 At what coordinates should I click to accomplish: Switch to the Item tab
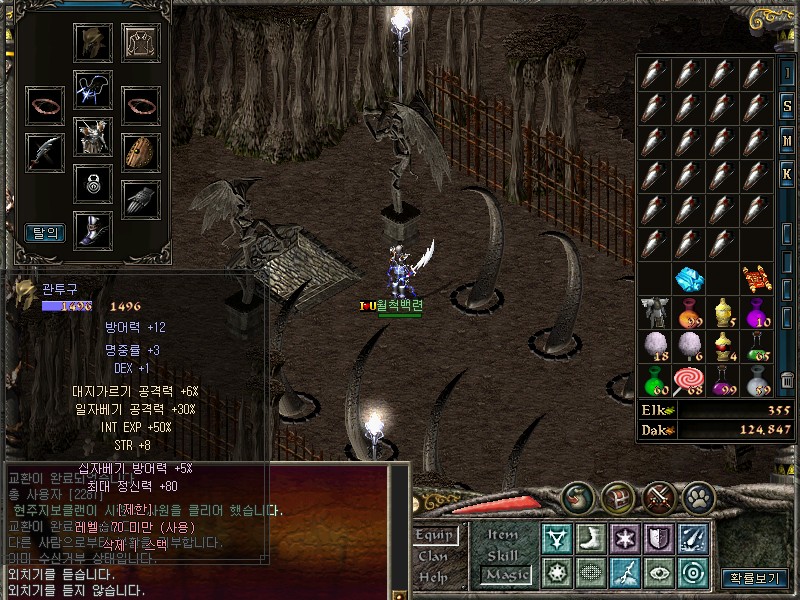(x=503, y=536)
